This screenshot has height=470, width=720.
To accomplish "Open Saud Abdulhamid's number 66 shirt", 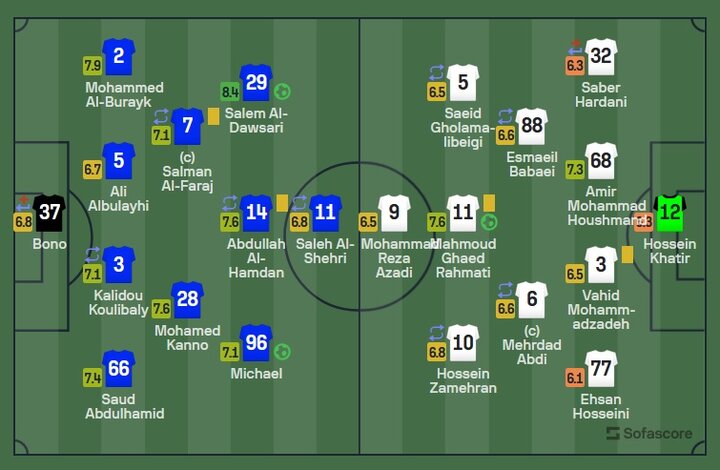I will 119,369.
